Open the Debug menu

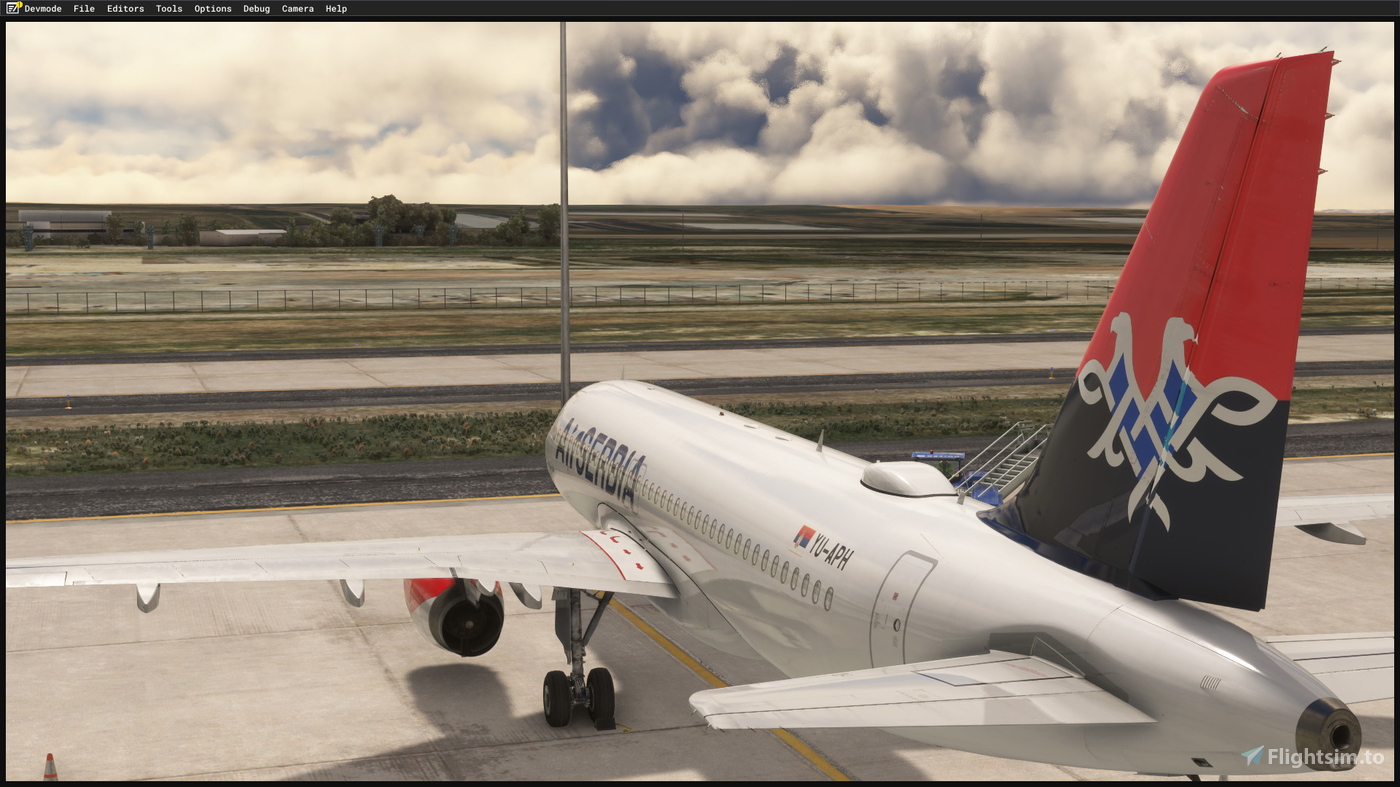point(256,8)
